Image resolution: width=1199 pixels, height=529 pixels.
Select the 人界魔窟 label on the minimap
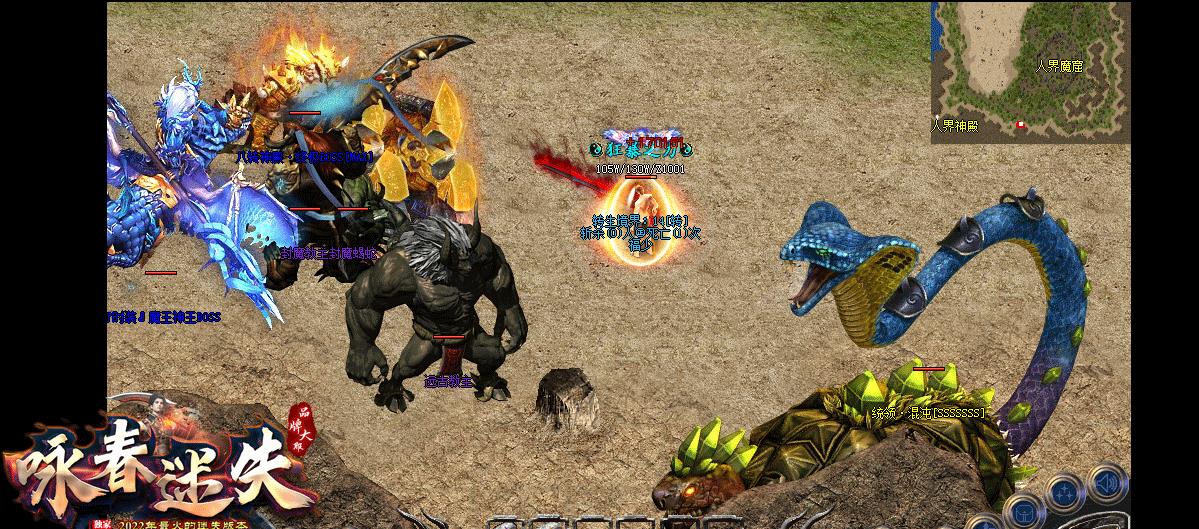point(1059,66)
